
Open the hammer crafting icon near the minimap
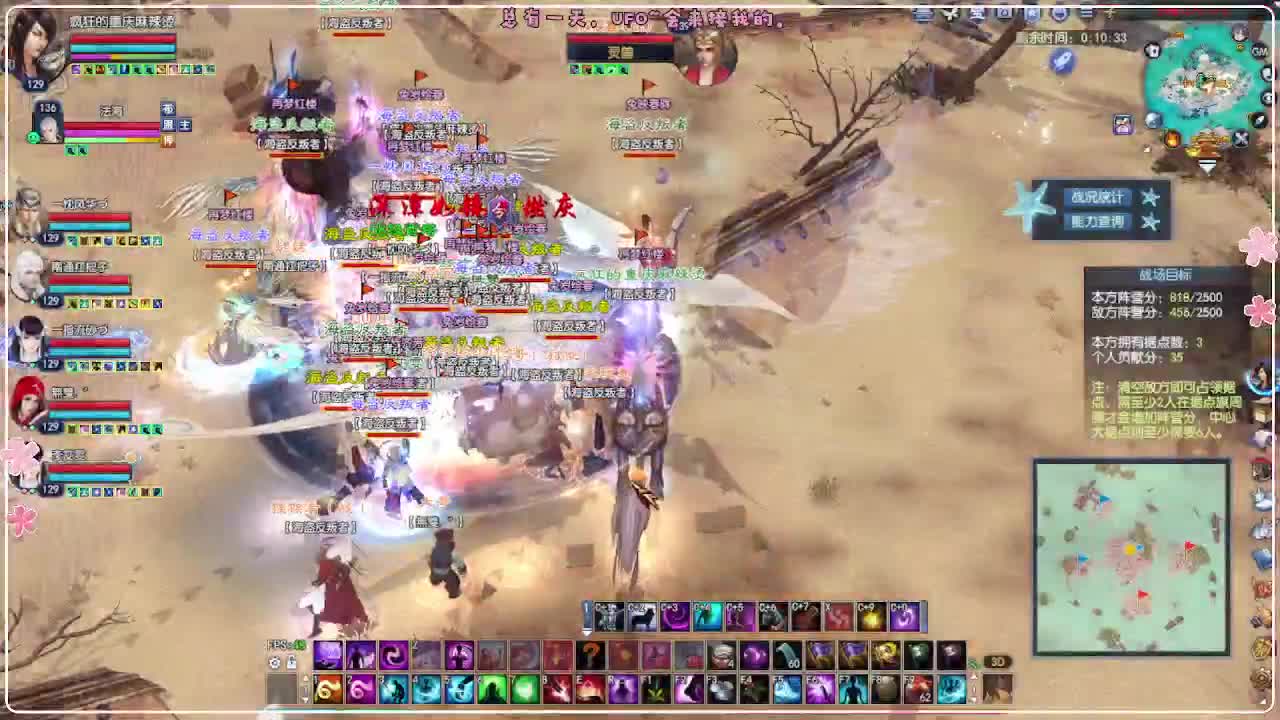click(1268, 74)
